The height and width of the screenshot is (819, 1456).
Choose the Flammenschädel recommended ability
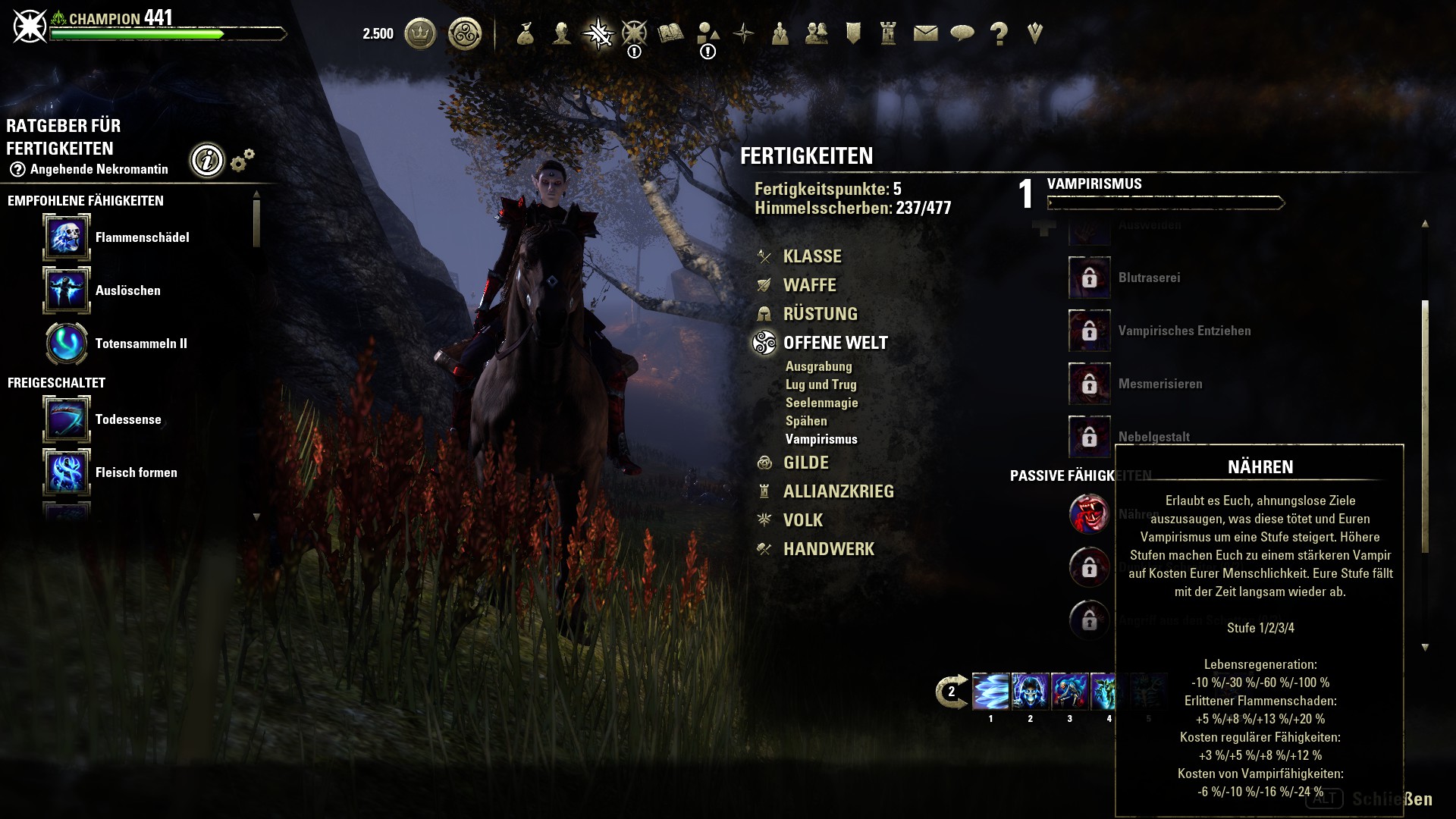(67, 237)
